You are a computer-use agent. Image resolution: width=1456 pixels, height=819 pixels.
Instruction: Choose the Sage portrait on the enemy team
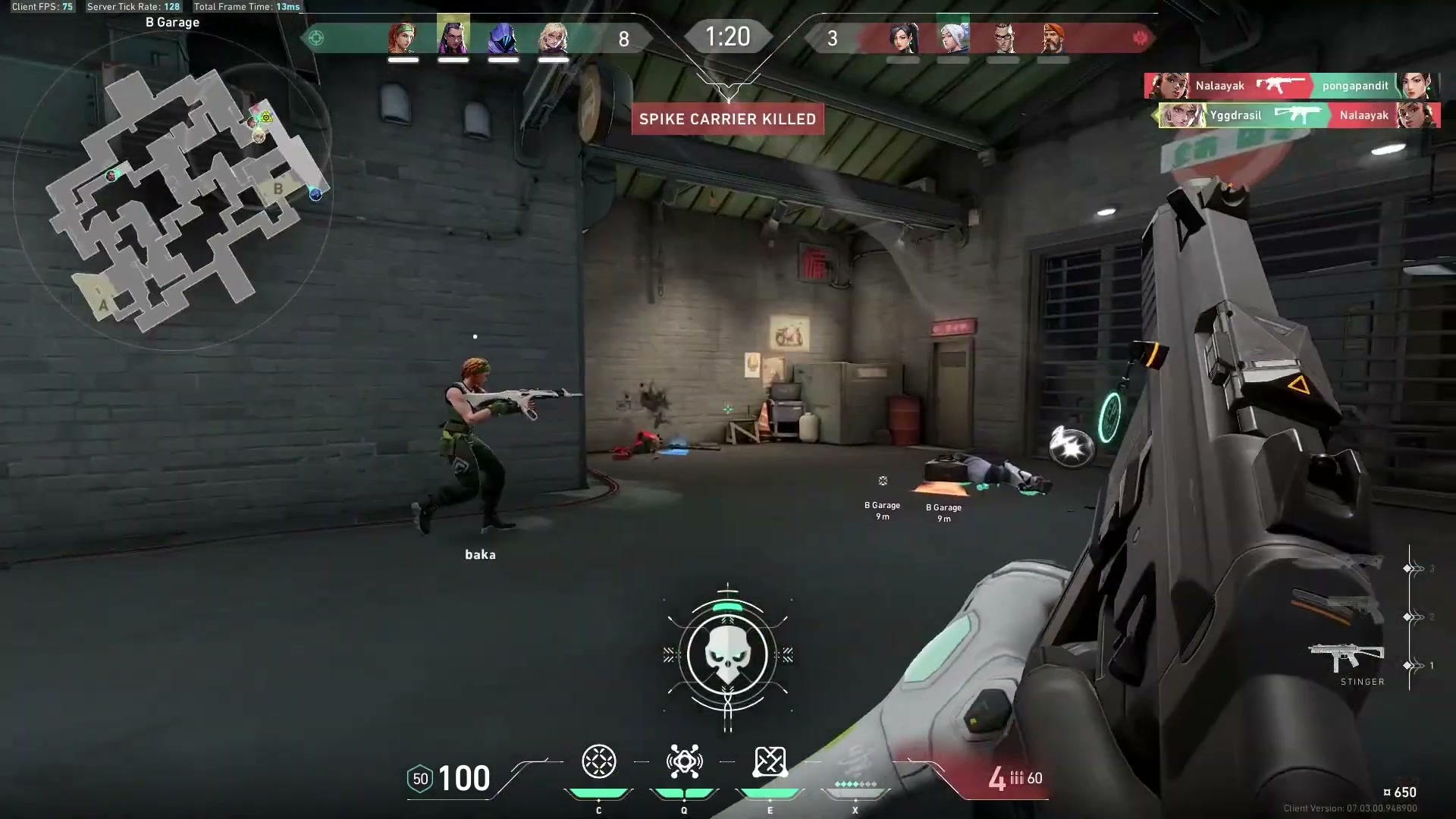[x=902, y=38]
